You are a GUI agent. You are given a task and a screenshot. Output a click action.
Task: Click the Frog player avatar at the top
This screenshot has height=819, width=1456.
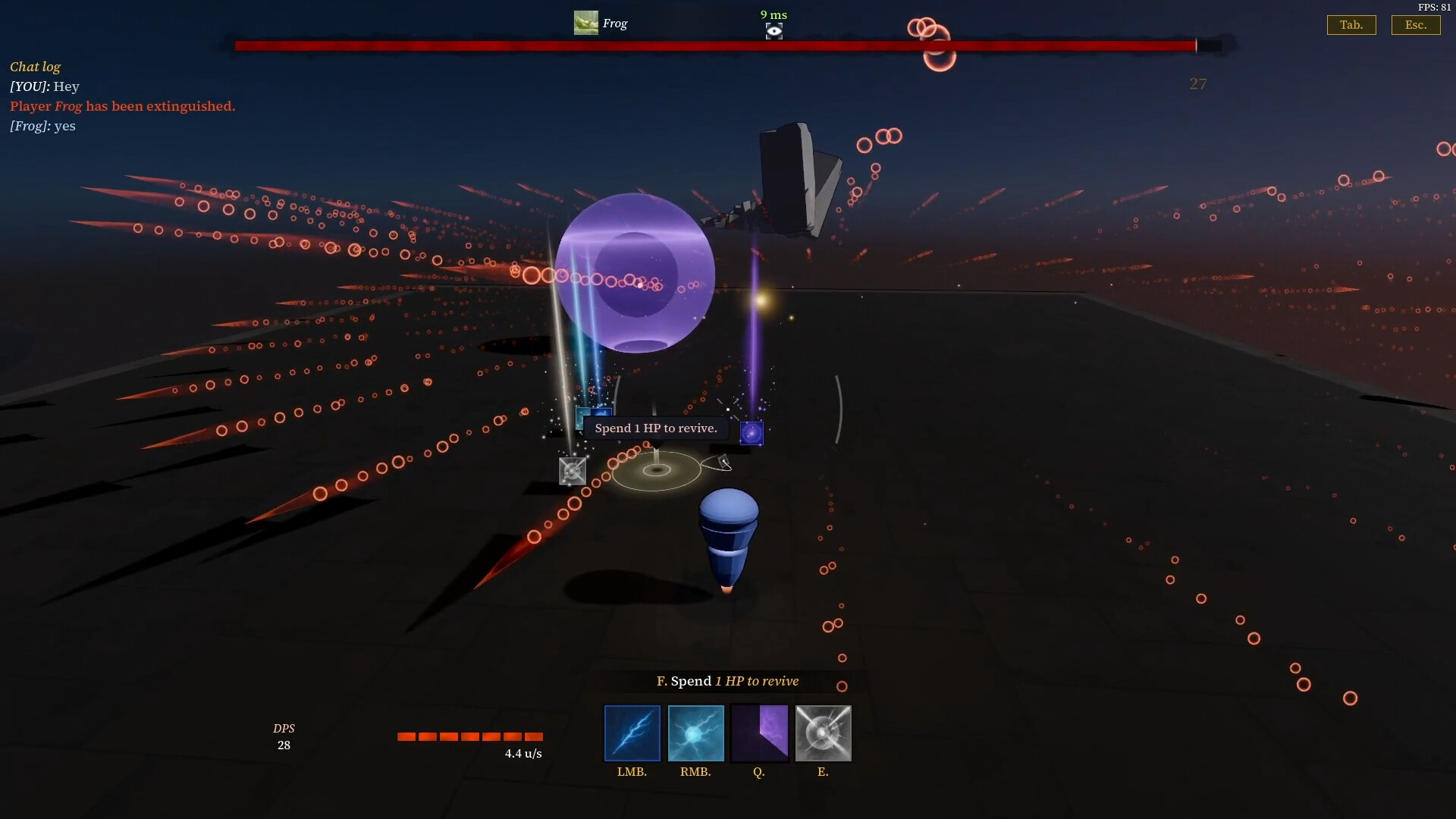(586, 22)
